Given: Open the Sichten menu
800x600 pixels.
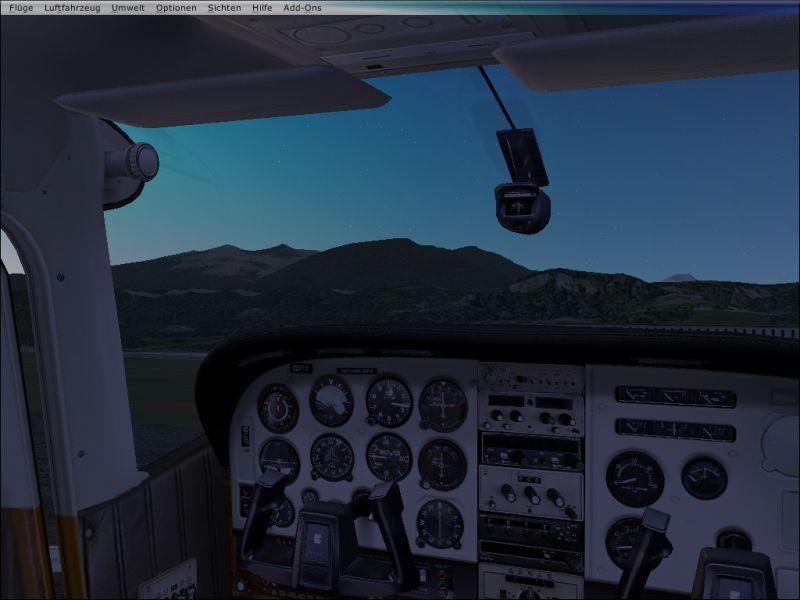Looking at the screenshot, I should pos(224,7).
